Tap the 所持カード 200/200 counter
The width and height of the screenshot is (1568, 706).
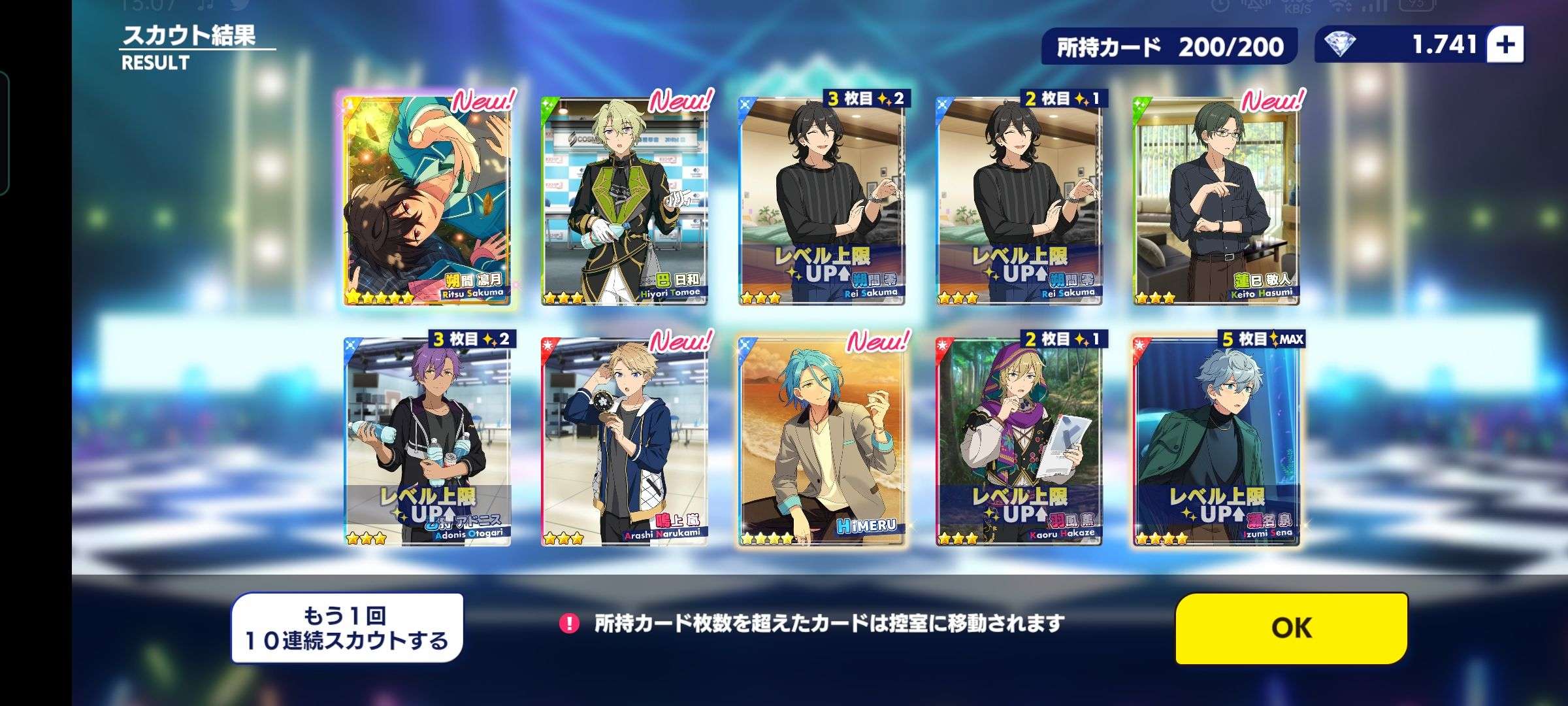click(x=1169, y=46)
